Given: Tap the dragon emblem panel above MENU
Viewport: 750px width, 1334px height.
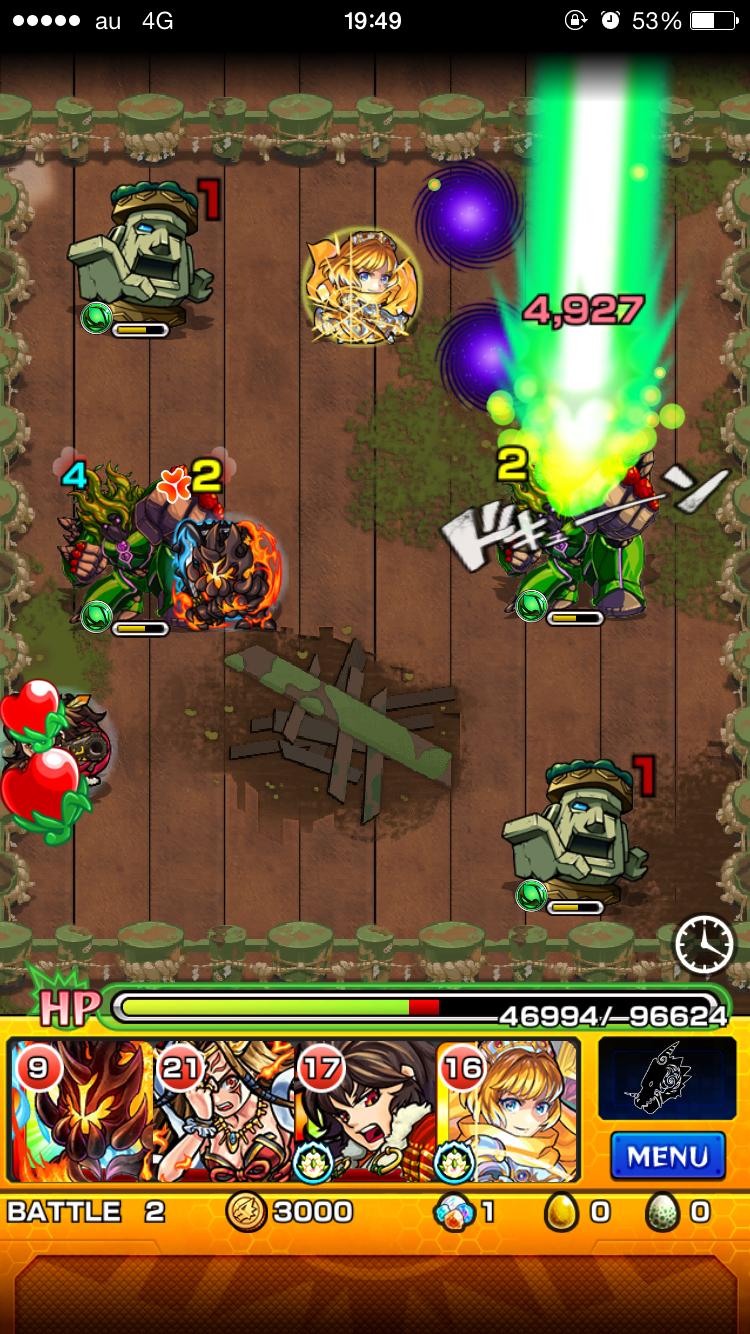Looking at the screenshot, I should pyautogui.click(x=661, y=1079).
